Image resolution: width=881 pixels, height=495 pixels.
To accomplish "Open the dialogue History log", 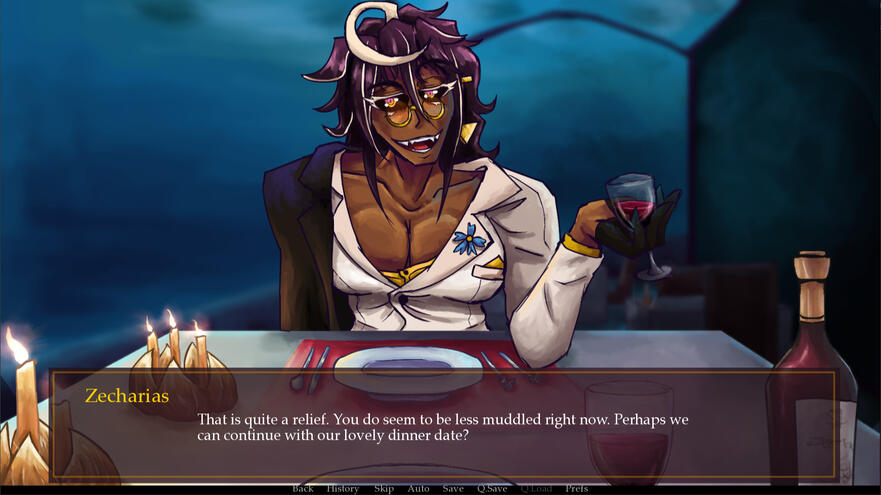I will pos(342,488).
